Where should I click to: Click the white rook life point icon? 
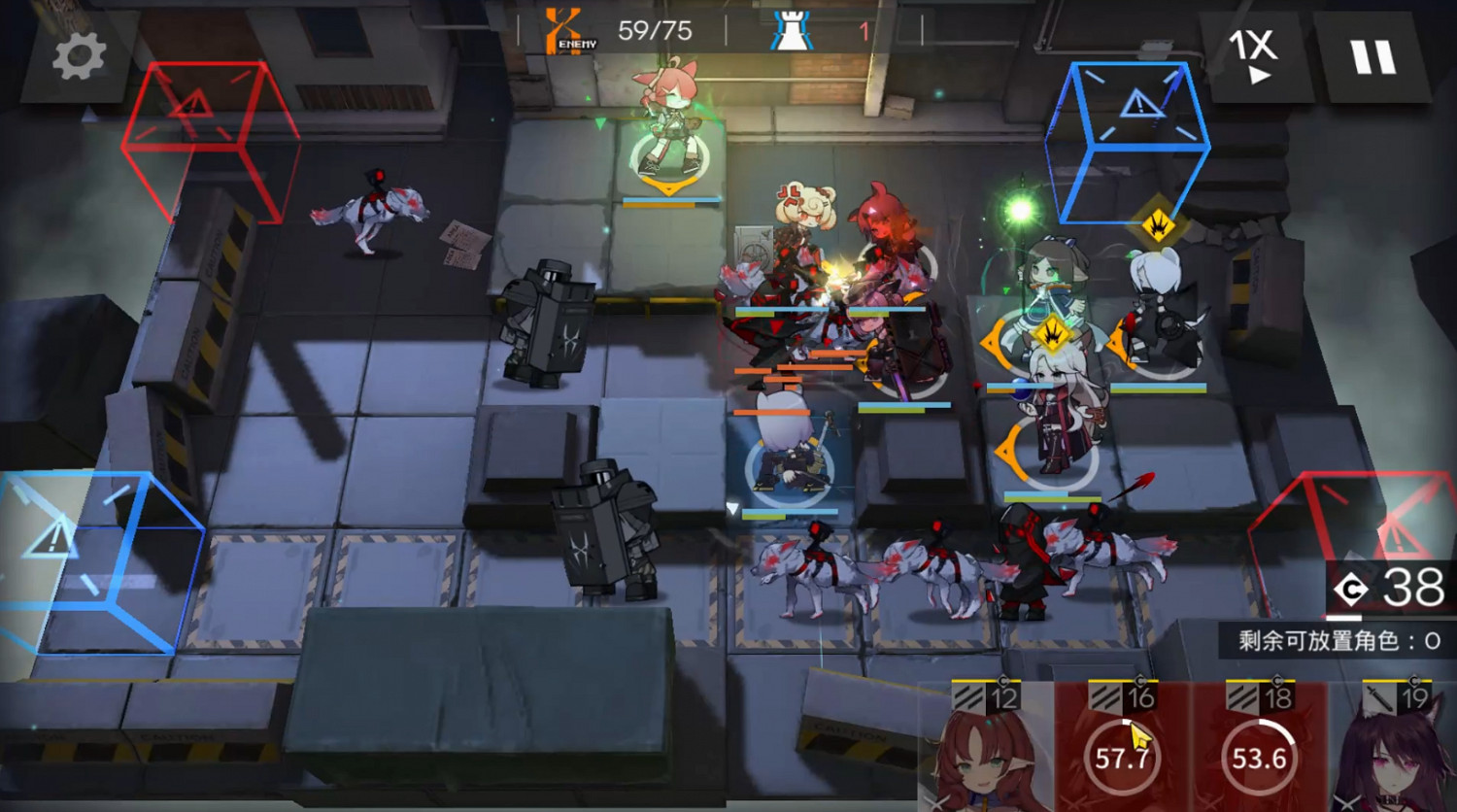tap(794, 28)
